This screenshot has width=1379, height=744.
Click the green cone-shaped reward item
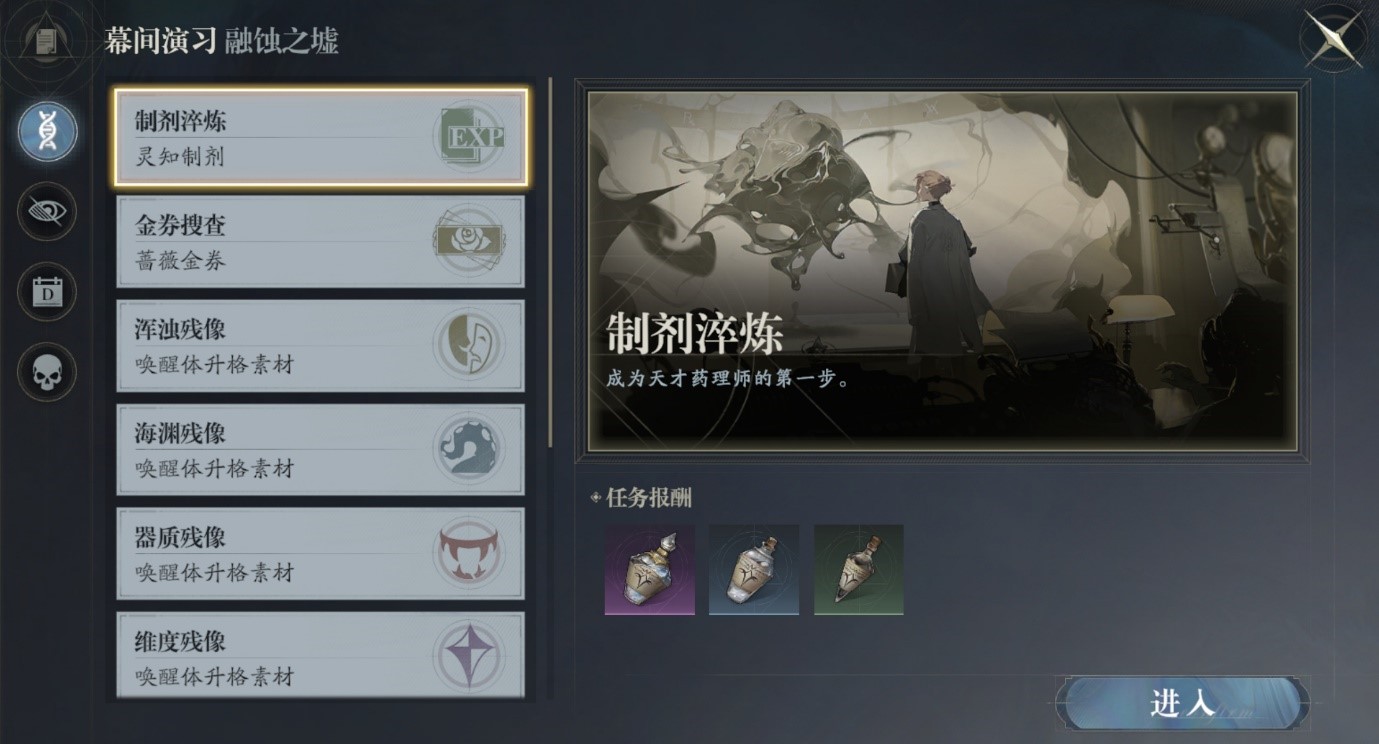pyautogui.click(x=858, y=569)
